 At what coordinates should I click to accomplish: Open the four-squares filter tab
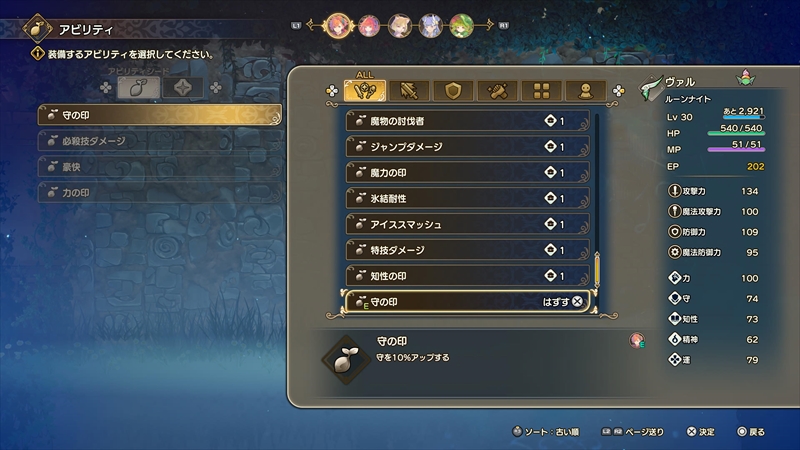[541, 91]
